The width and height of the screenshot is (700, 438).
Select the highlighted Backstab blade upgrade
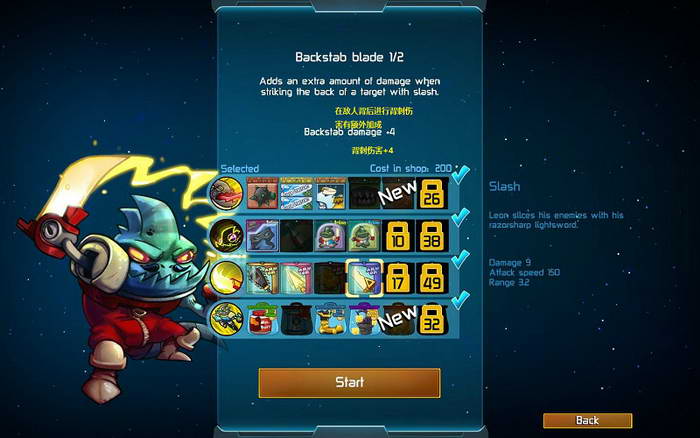(x=363, y=277)
